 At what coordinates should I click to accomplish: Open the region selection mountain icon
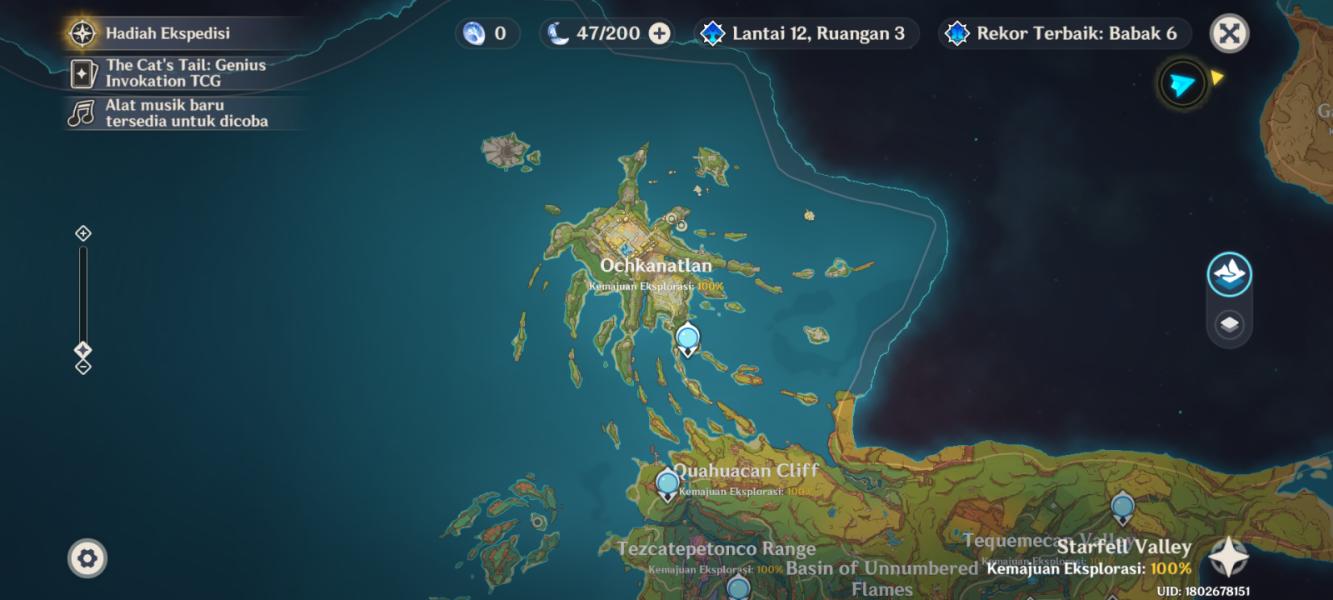coord(1229,274)
